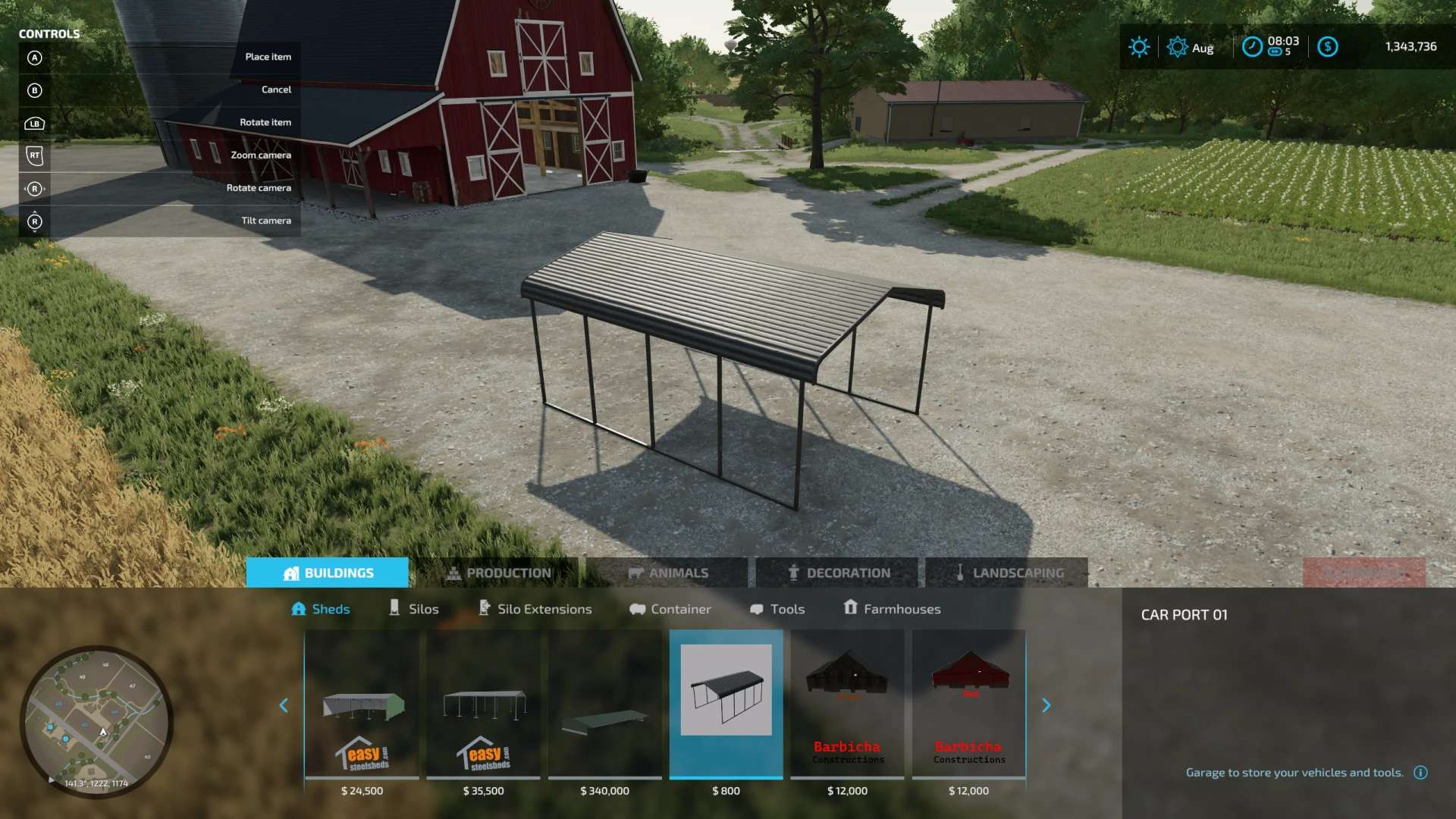Select the Animals tab

[668, 573]
